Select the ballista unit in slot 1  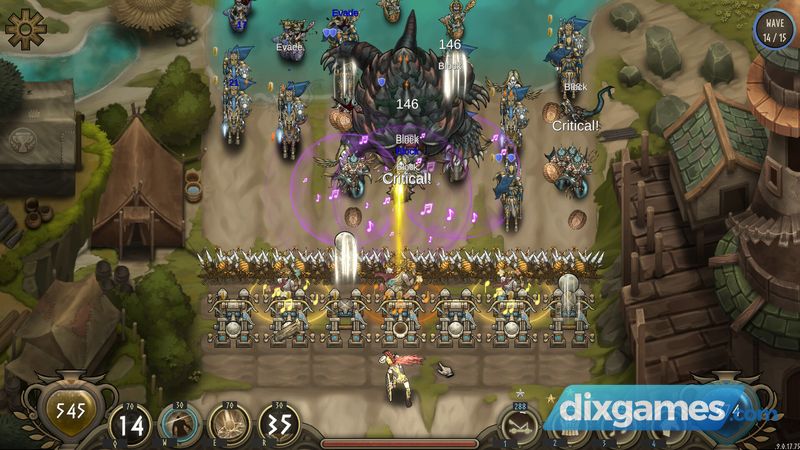coord(520,427)
